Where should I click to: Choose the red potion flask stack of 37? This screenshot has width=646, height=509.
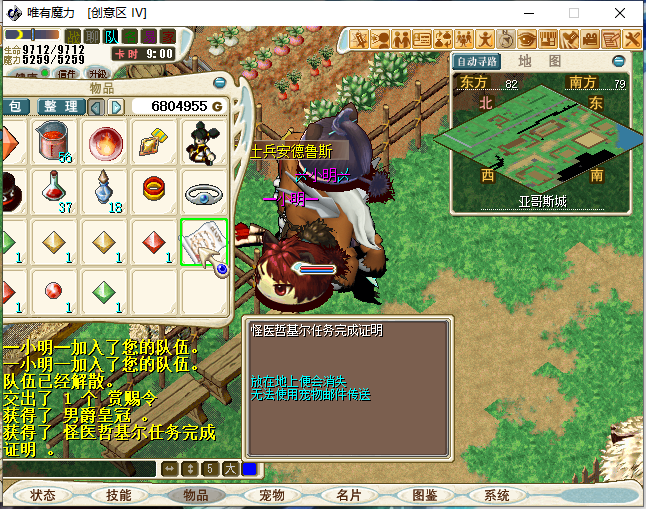click(55, 191)
